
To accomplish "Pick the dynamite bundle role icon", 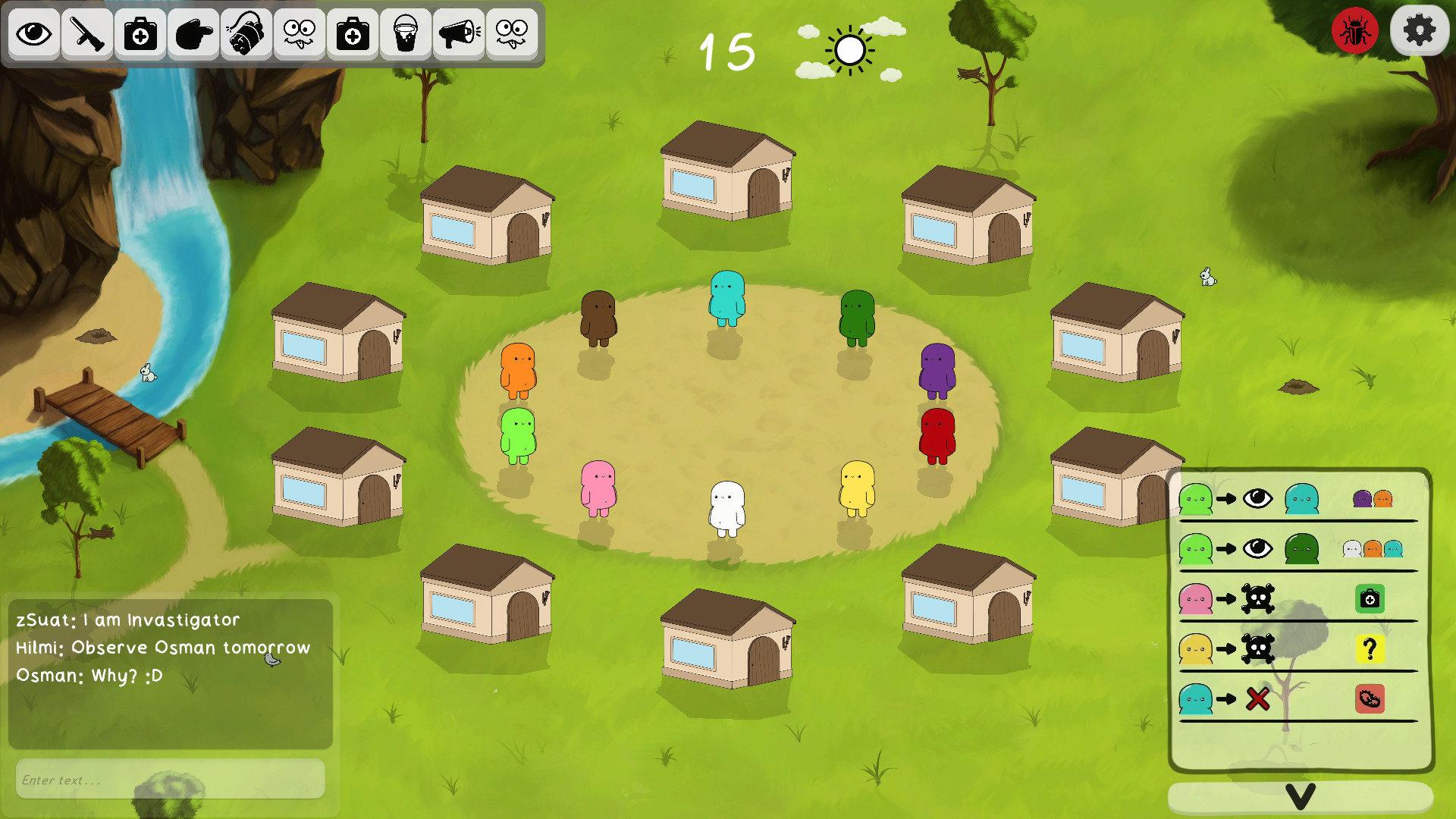I will click(246, 34).
